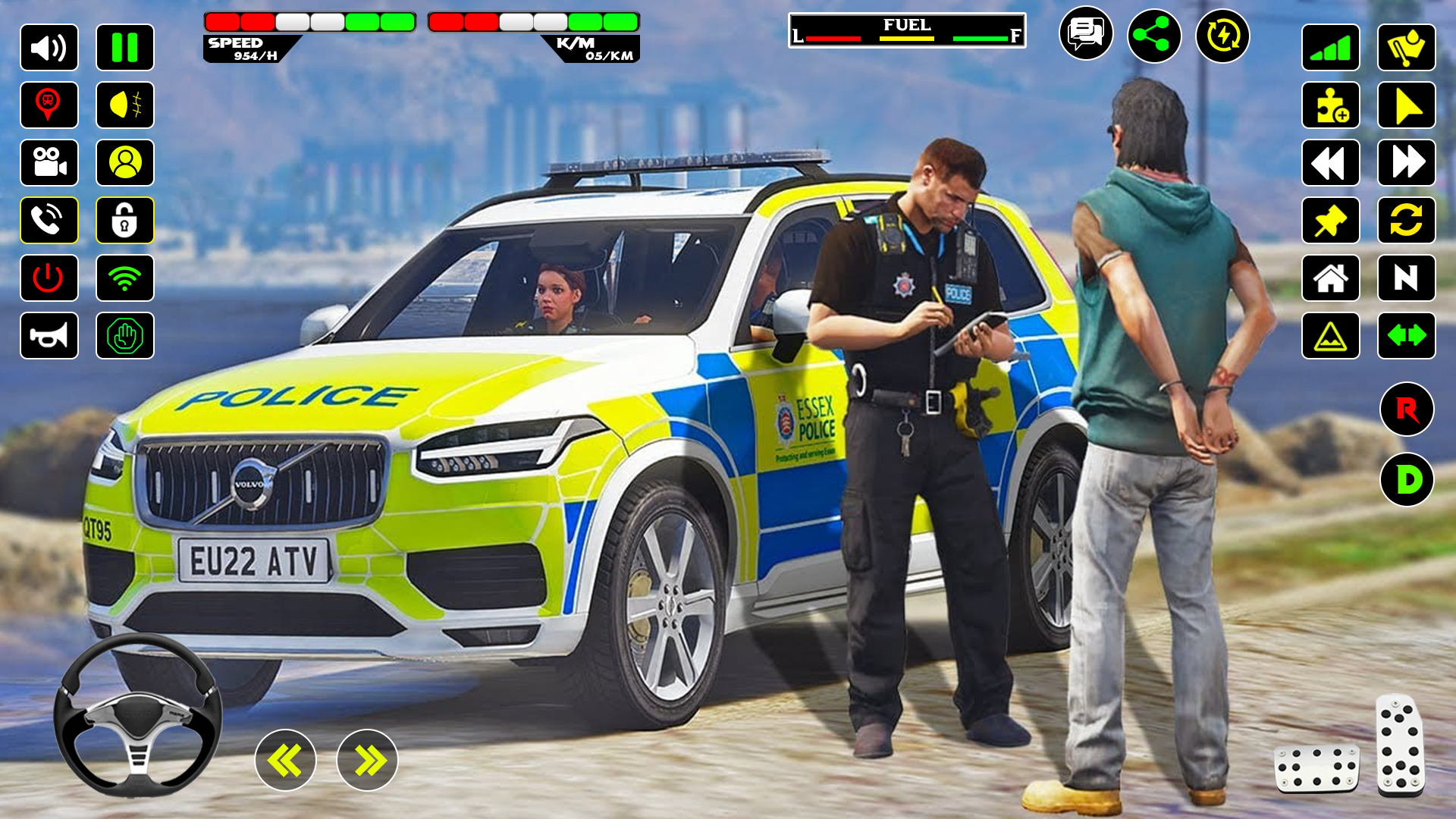Open the chat messages bubble icon
1456x819 pixels.
click(1086, 34)
